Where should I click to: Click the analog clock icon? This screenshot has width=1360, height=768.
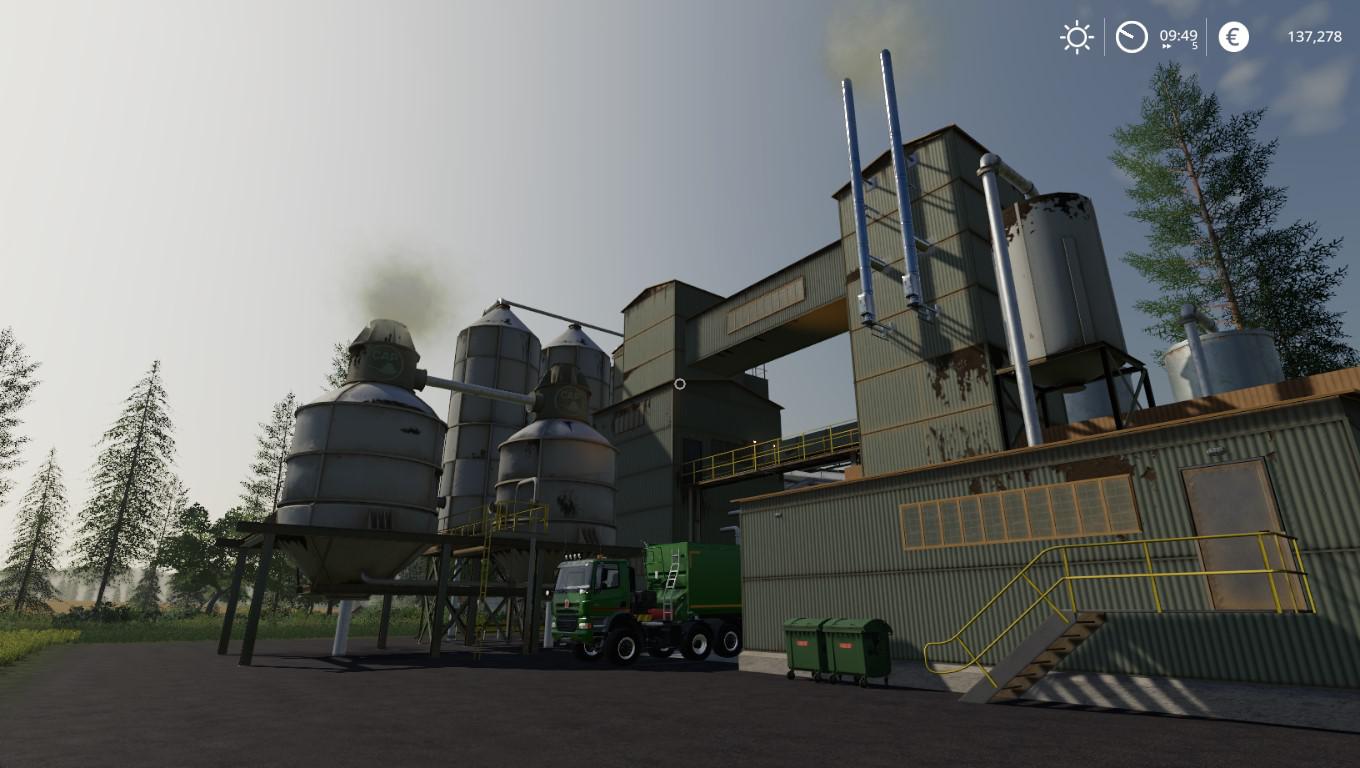1130,37
